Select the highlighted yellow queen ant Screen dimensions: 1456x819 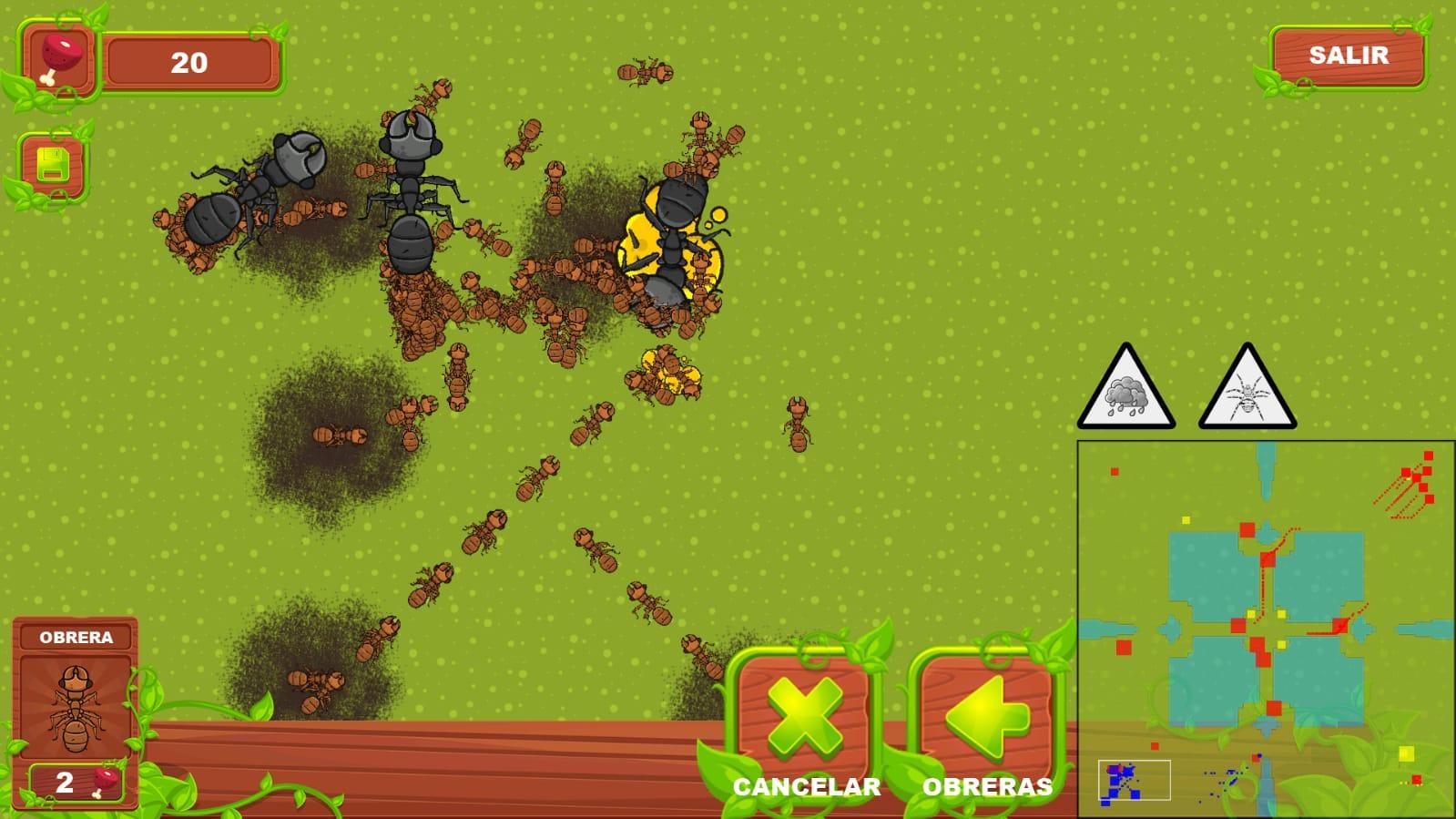tap(673, 237)
